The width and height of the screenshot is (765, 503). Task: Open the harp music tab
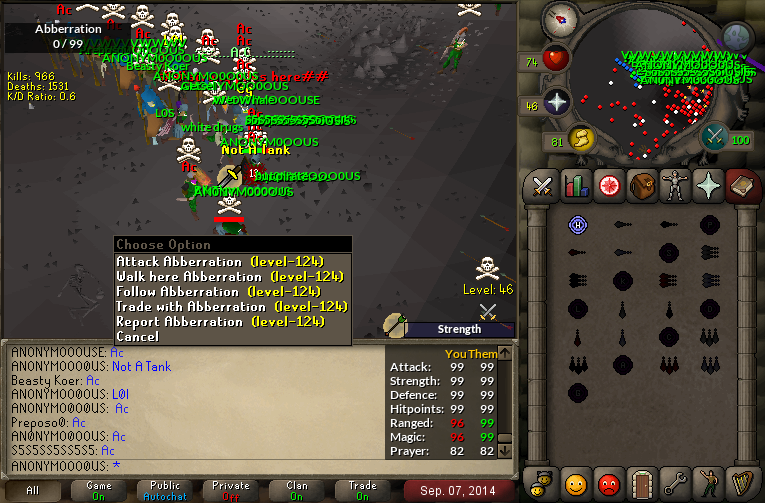740,483
